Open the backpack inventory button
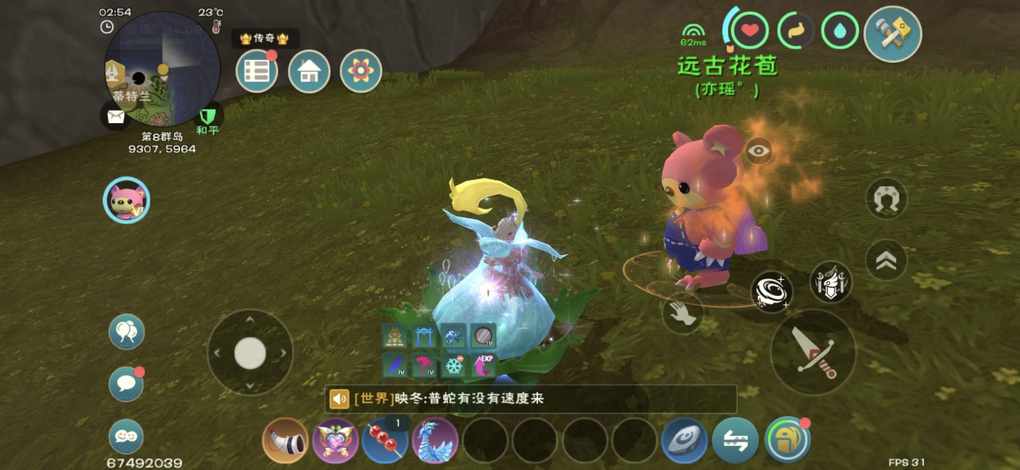The height and width of the screenshot is (470, 1020). pyautogui.click(x=787, y=440)
